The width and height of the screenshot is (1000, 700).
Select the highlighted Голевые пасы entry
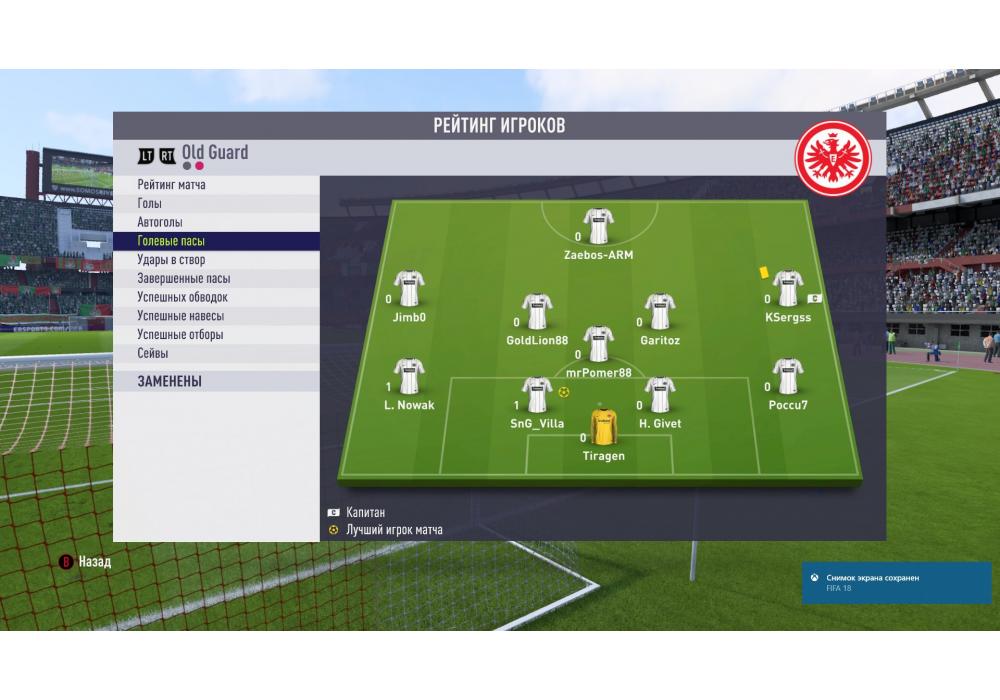171,241
